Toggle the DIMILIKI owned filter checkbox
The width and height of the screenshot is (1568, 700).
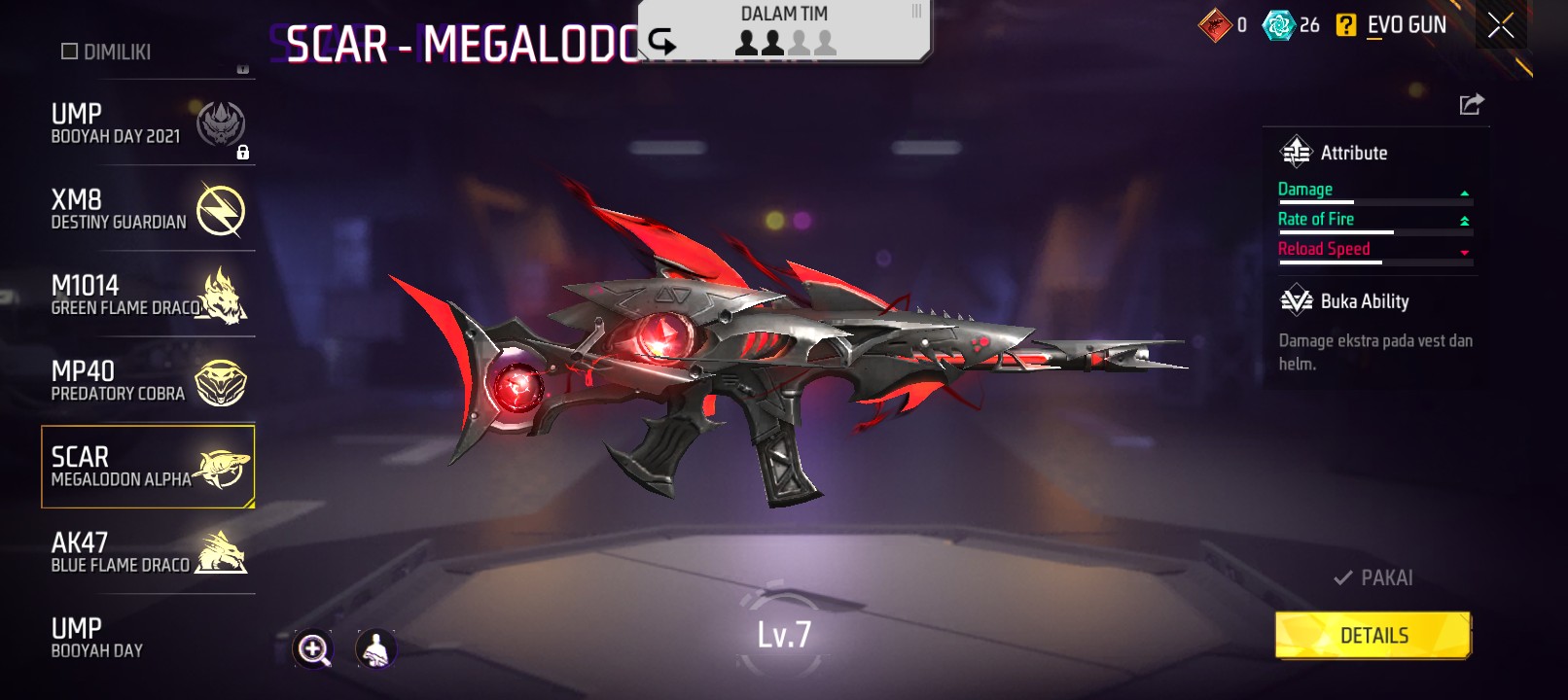click(70, 52)
